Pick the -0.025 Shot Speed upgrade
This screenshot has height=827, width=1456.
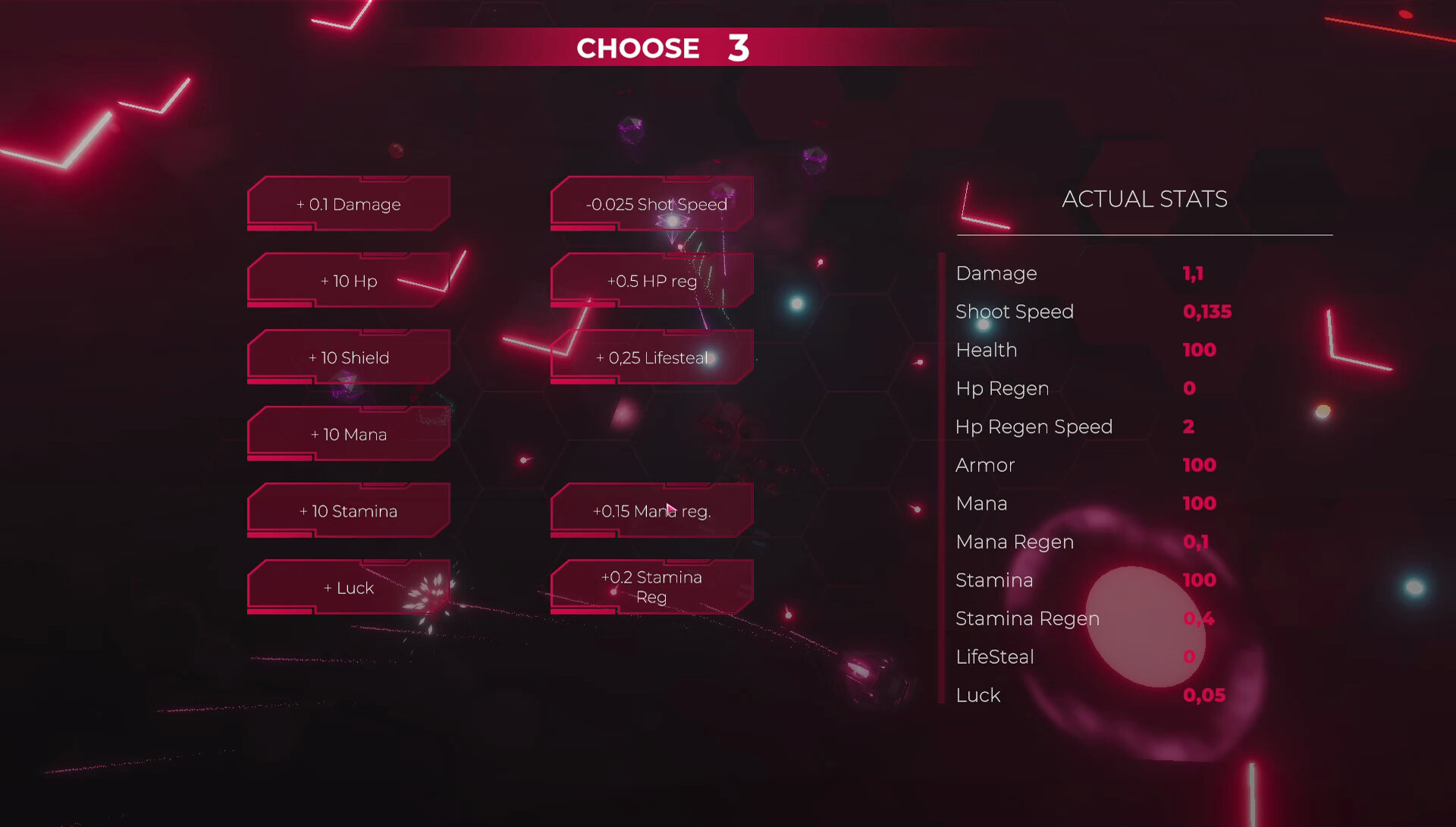[651, 203]
